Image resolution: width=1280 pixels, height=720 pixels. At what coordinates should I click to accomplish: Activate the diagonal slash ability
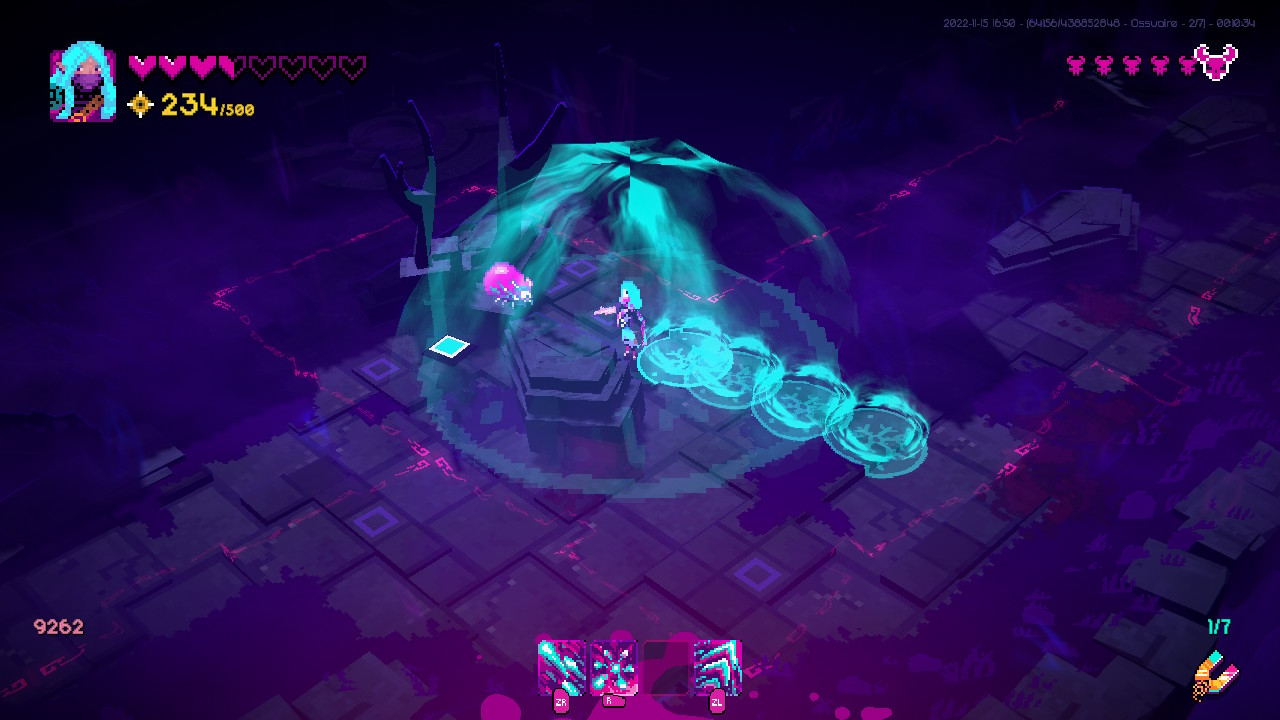561,666
